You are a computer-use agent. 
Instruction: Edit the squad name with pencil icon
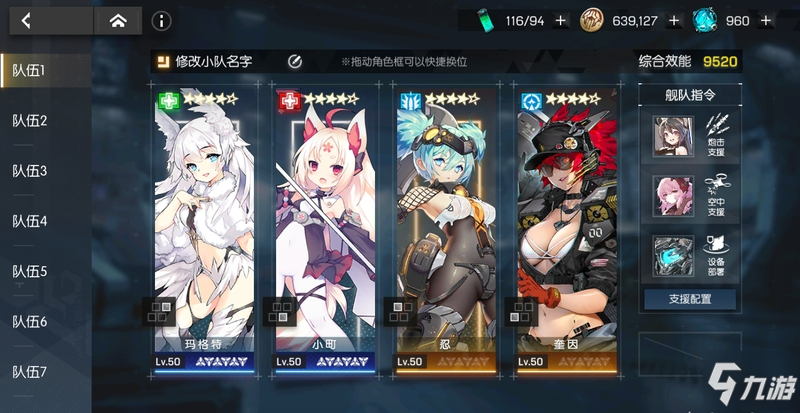coord(295,62)
